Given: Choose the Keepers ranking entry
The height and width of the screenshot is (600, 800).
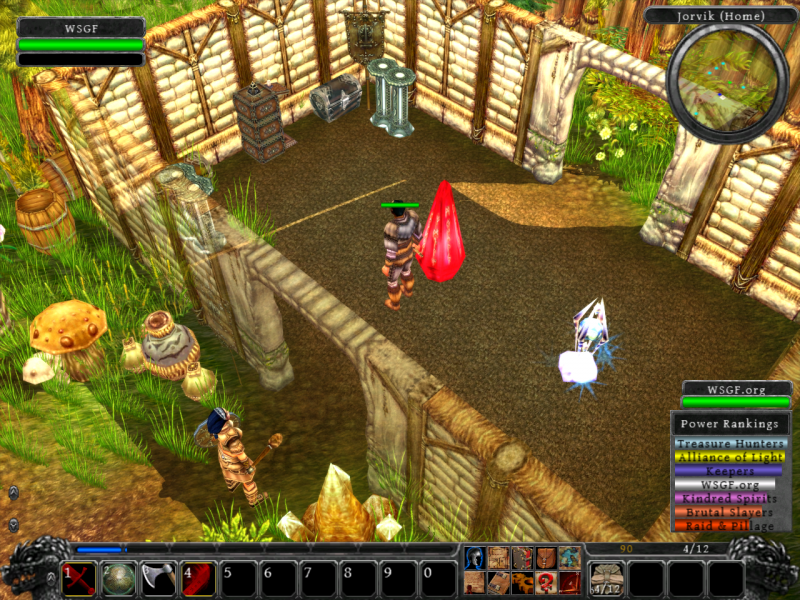Looking at the screenshot, I should (730, 471).
